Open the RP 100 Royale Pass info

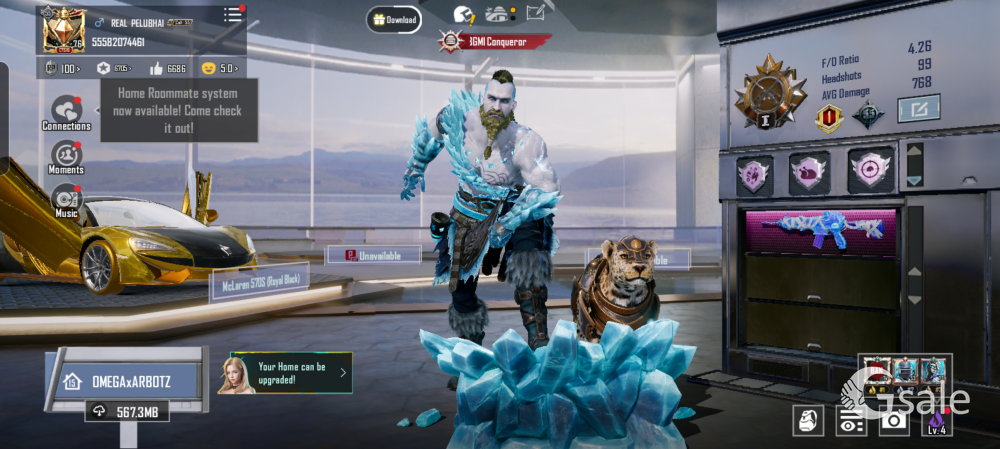point(63,68)
